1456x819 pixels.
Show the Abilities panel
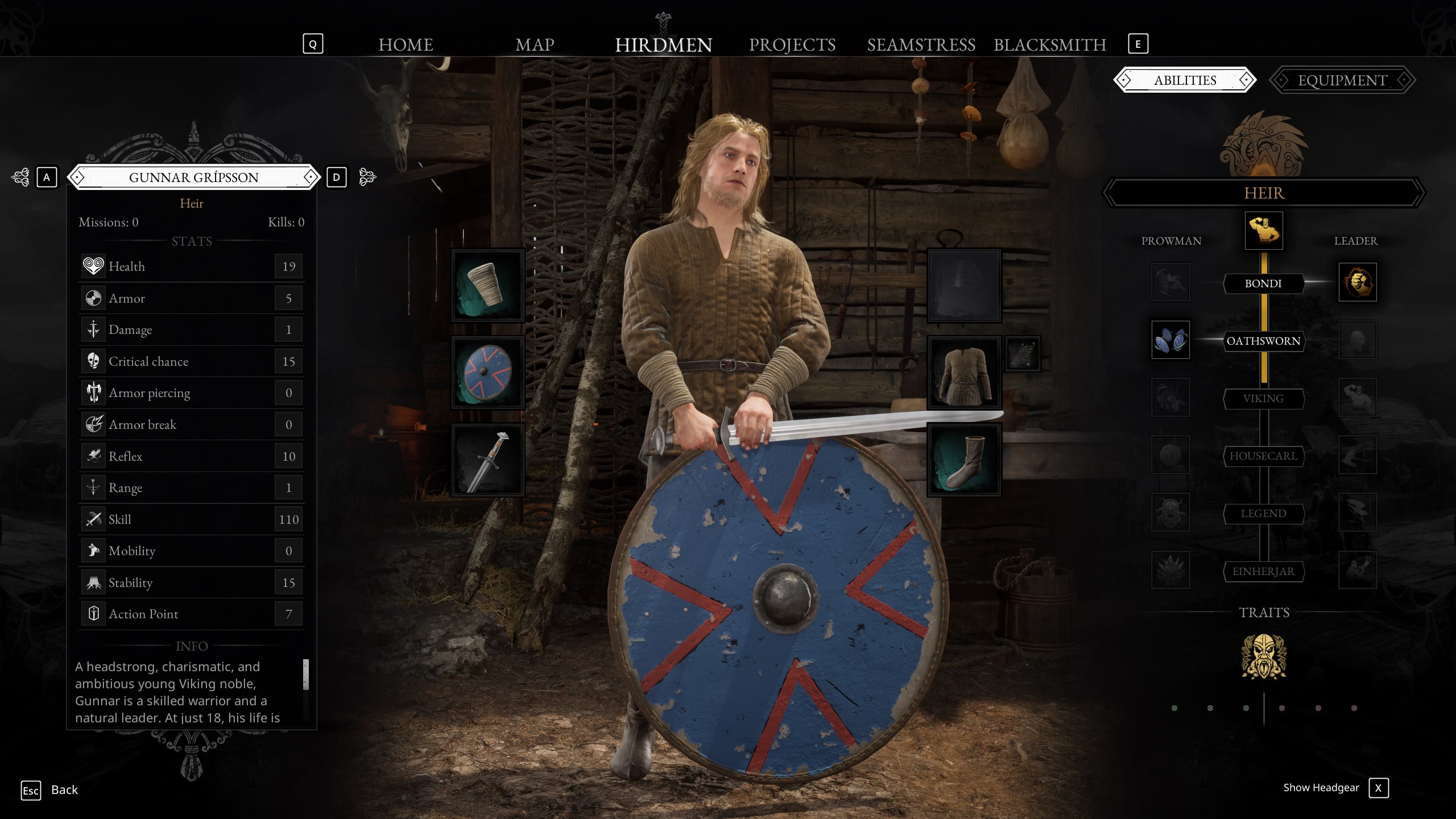pyautogui.click(x=1185, y=80)
